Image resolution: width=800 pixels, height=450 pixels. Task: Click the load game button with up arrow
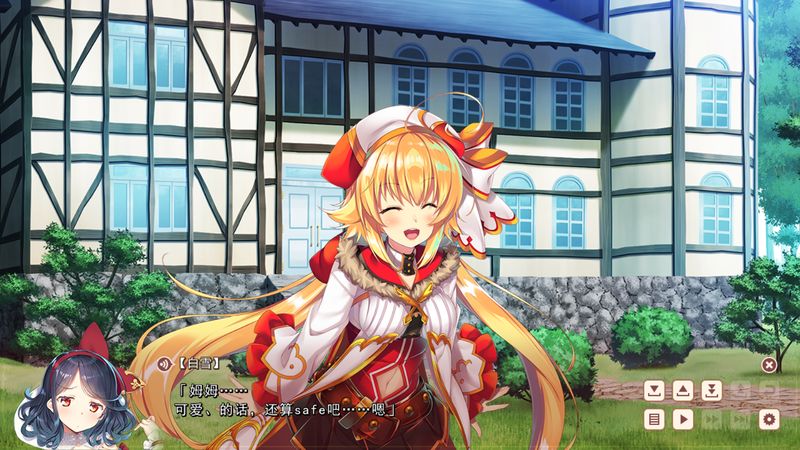point(682,391)
